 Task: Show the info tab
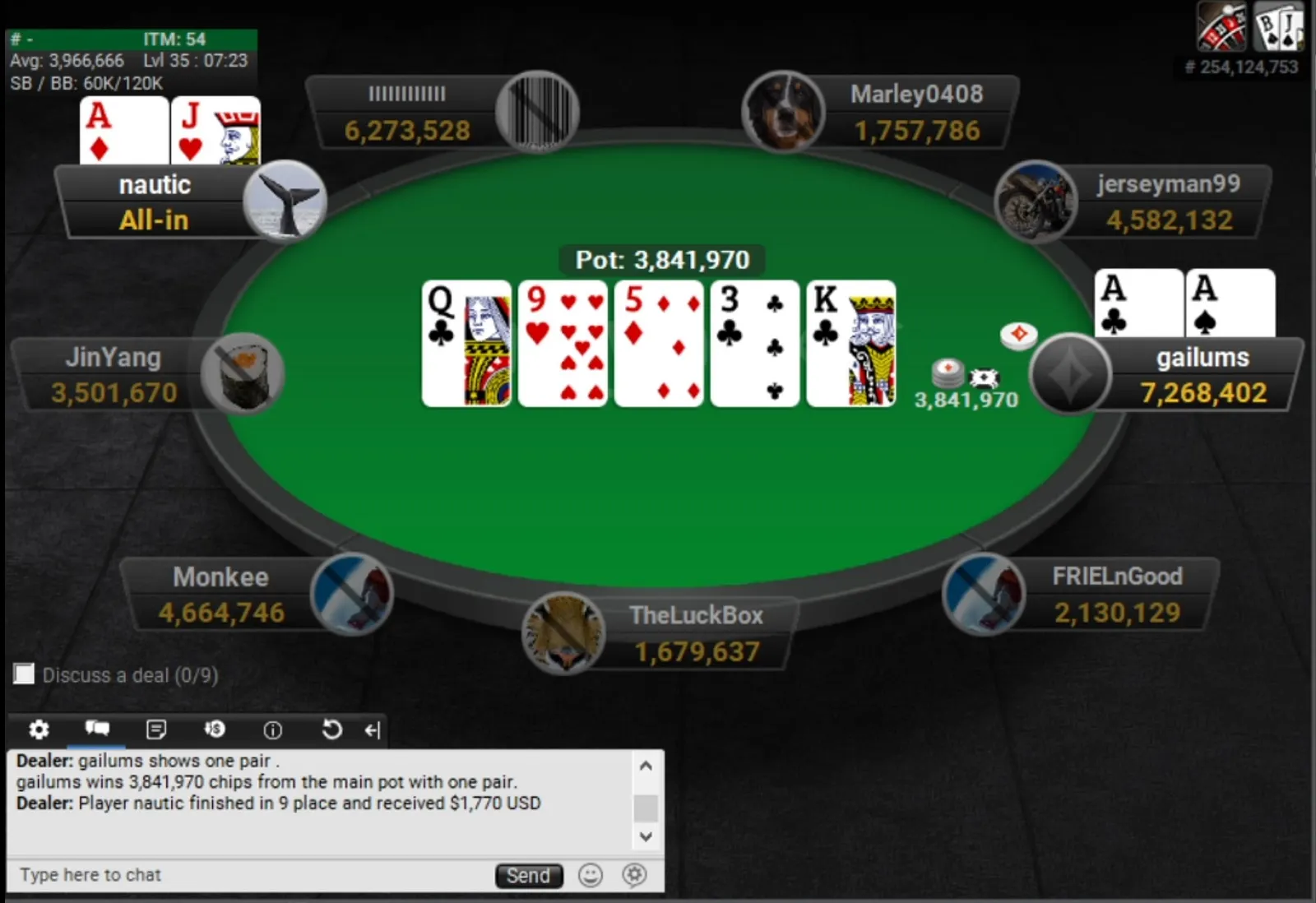[x=272, y=730]
